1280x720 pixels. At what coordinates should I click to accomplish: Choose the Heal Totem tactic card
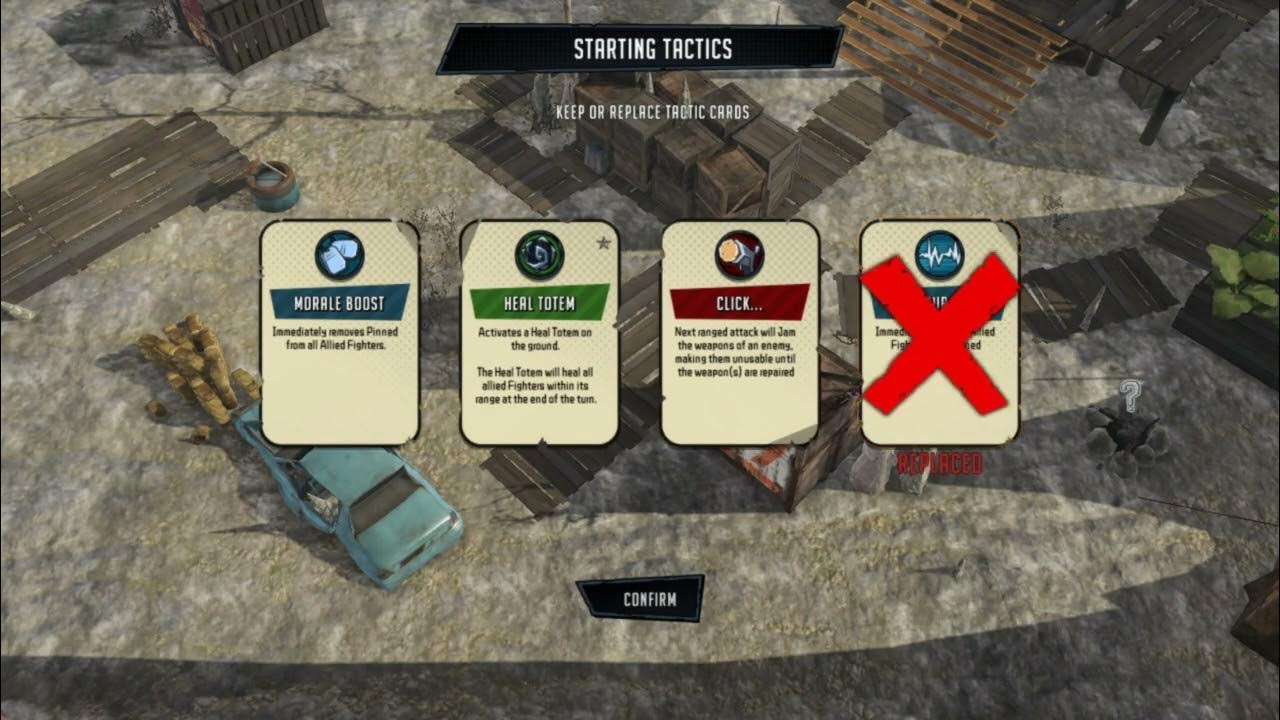coord(539,333)
